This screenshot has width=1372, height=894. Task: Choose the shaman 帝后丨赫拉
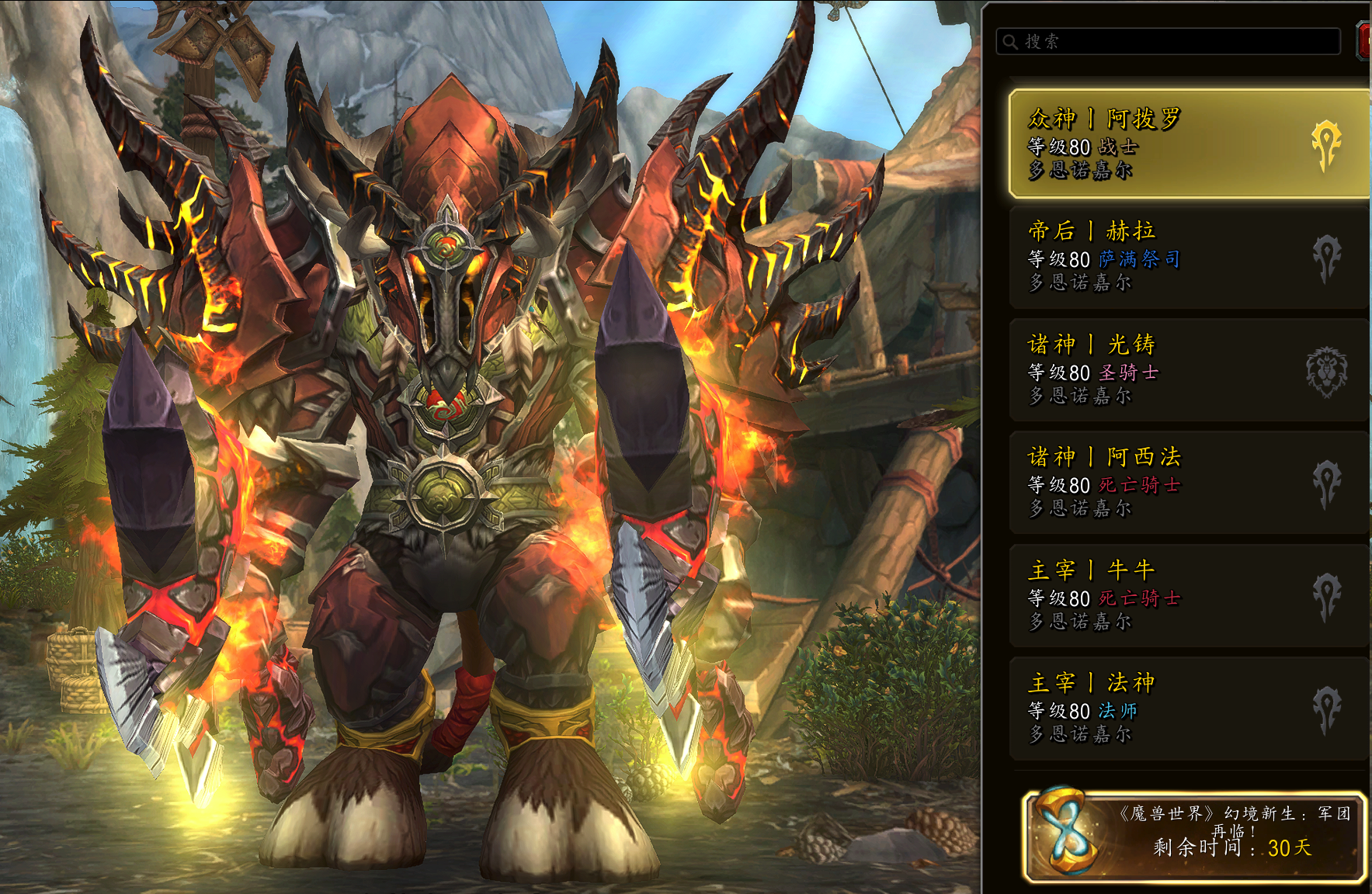pos(1186,257)
